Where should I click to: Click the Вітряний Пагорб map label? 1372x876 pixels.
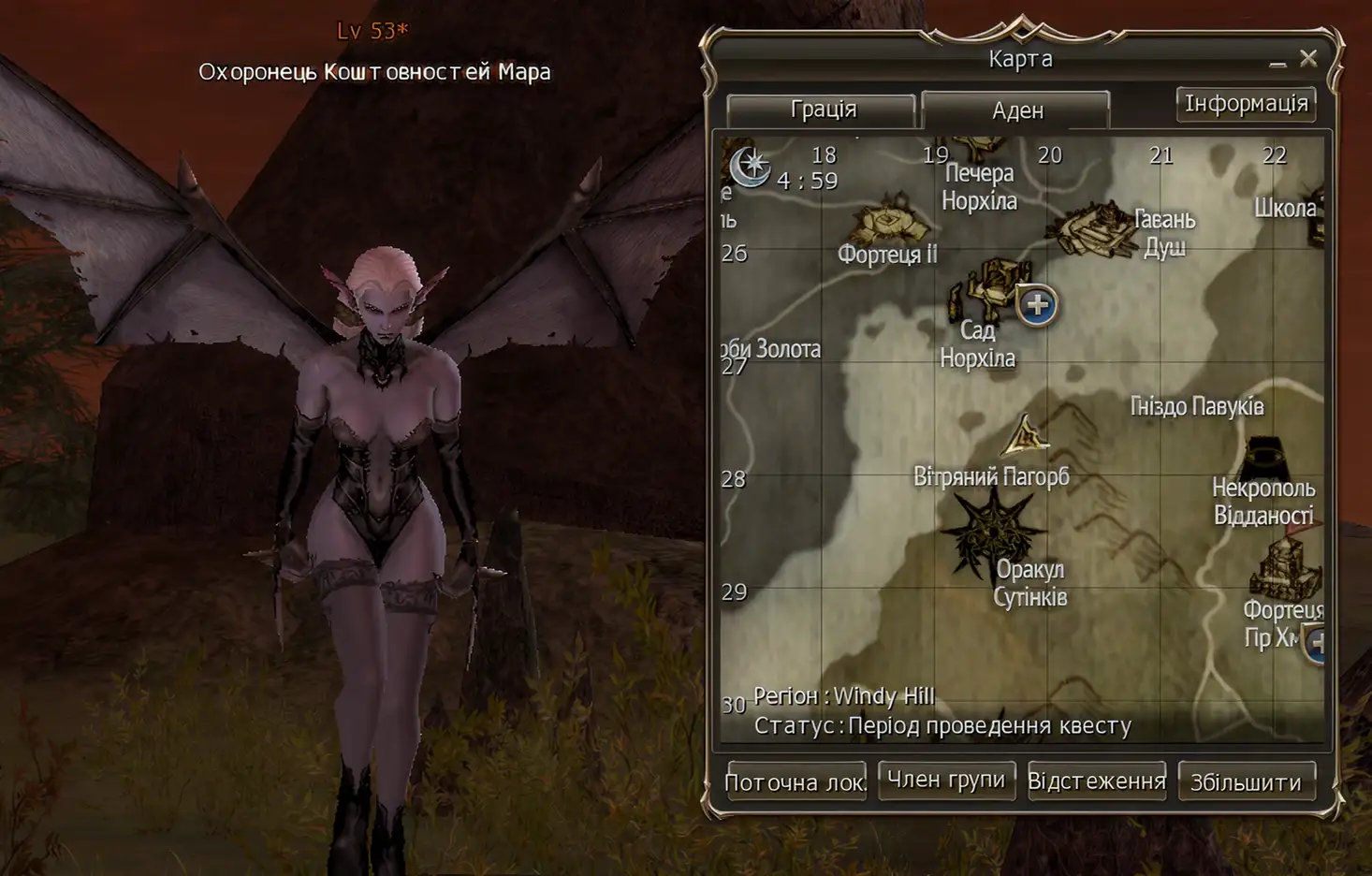990,475
